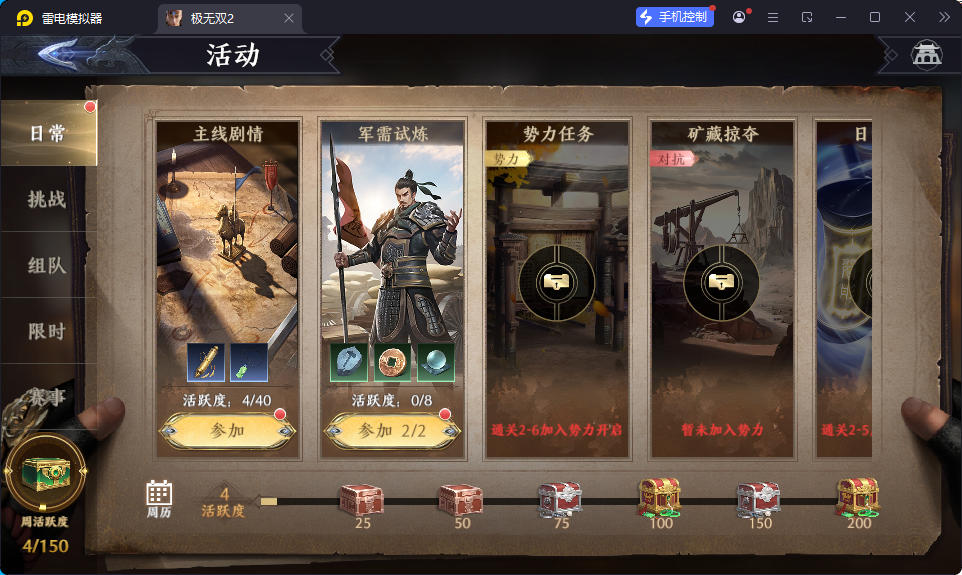The height and width of the screenshot is (575, 962).
Task: Claim the 75 activity reward chest
Action: pos(560,499)
